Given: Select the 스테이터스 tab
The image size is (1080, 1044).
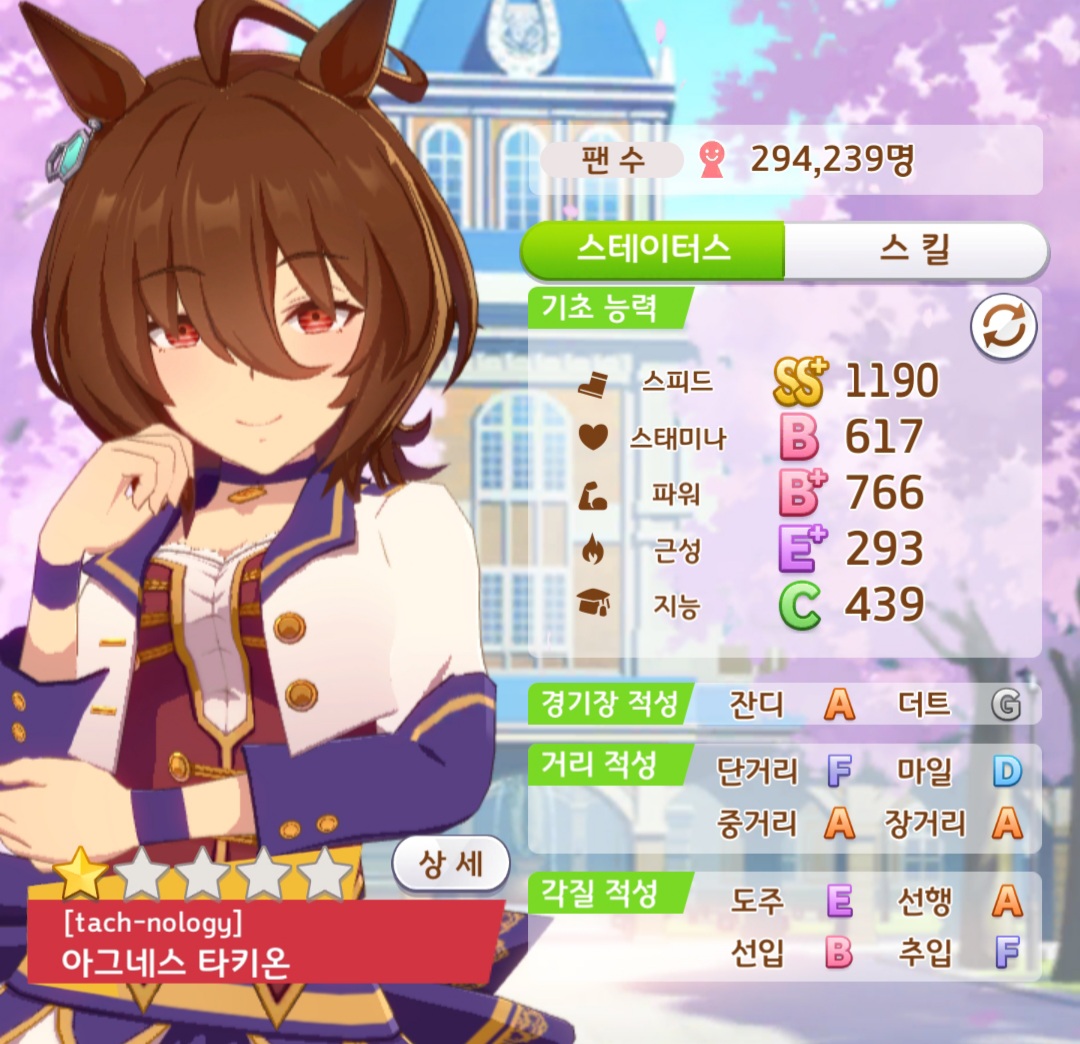Looking at the screenshot, I should (x=653, y=250).
